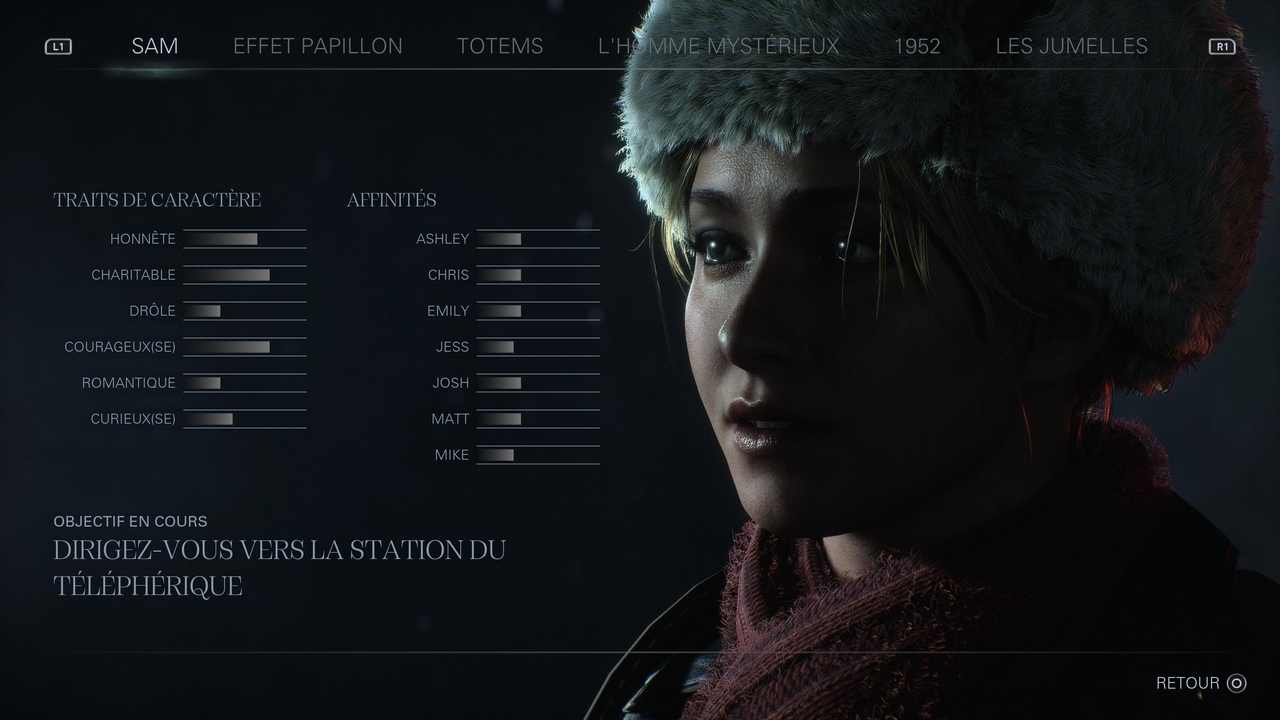Click the Retour back button

[1200, 683]
